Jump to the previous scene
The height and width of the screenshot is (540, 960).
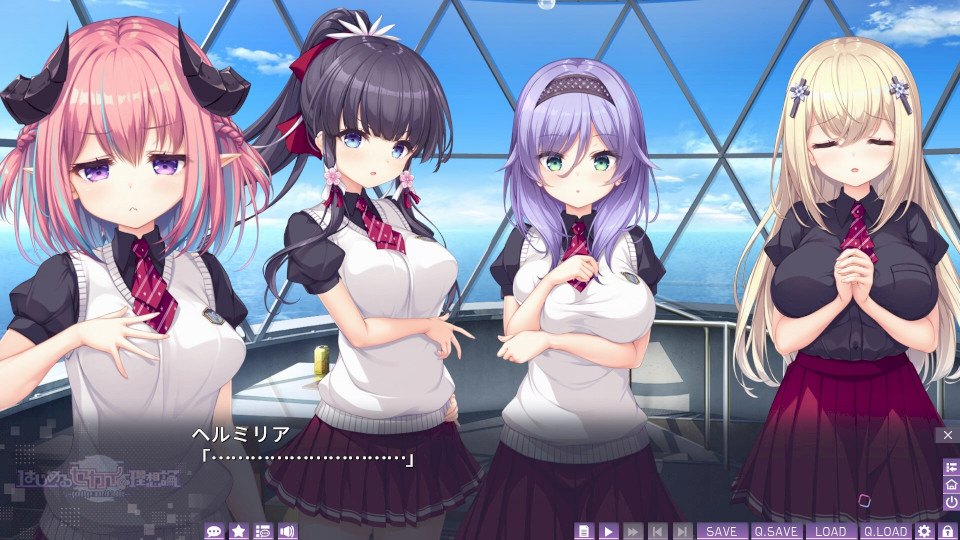[x=658, y=531]
